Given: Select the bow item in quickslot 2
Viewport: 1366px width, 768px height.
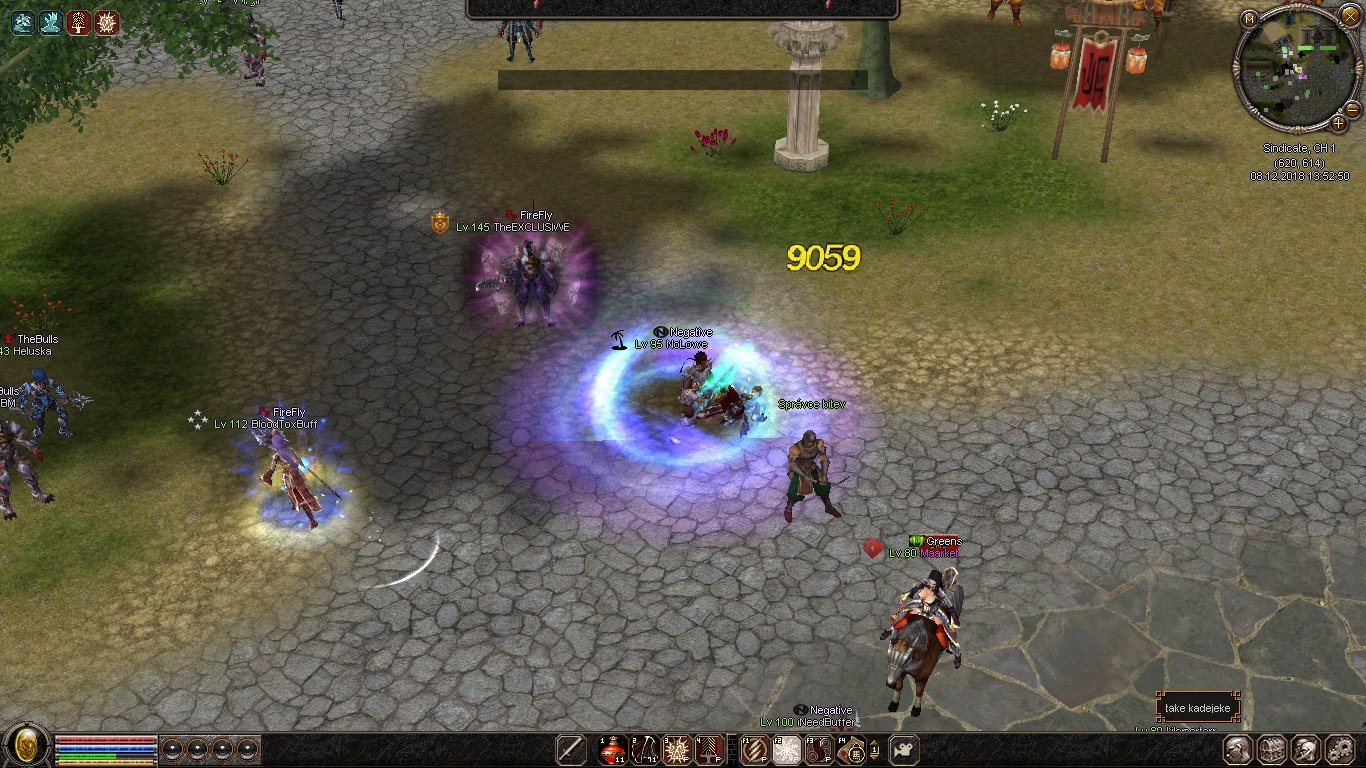Looking at the screenshot, I should tap(645, 749).
